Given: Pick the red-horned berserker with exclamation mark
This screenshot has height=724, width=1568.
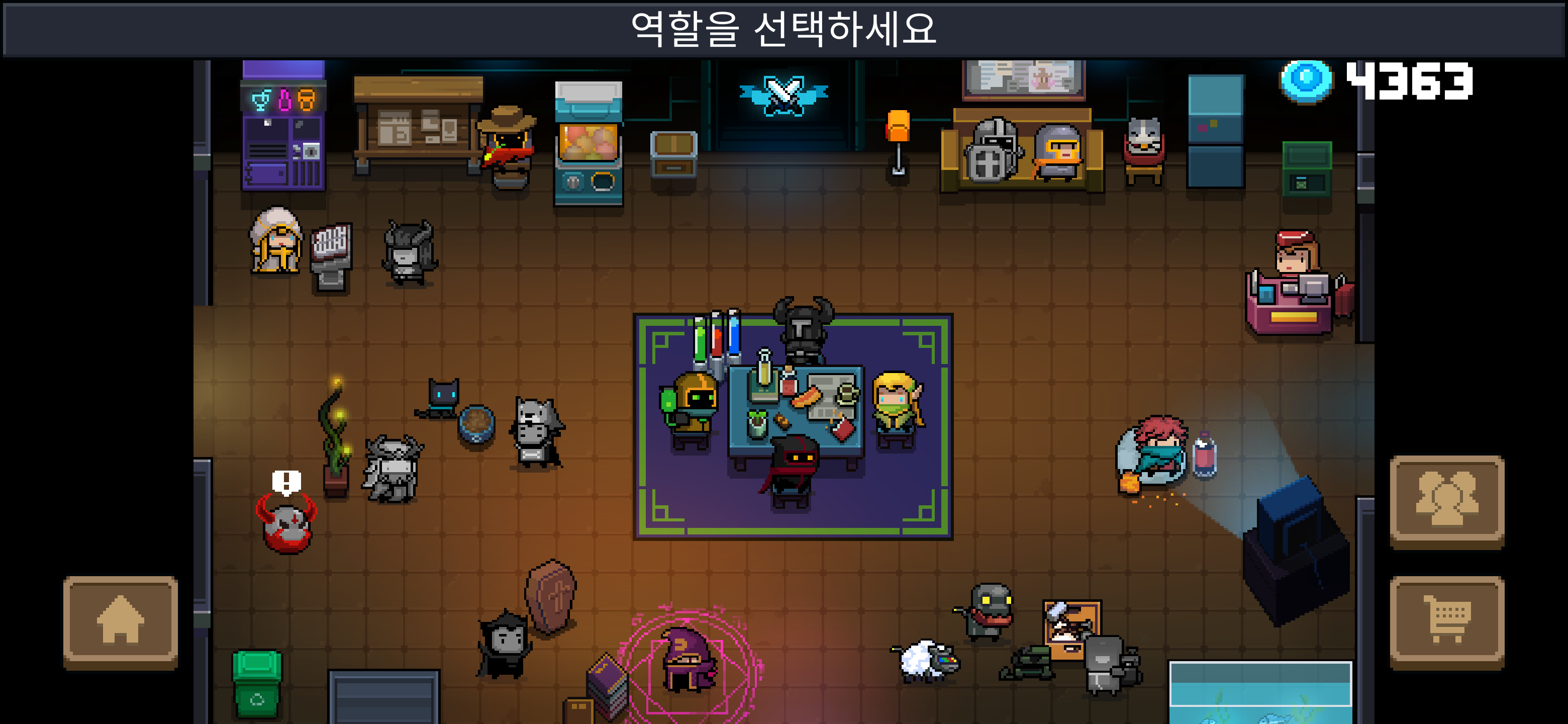Looking at the screenshot, I should pos(286,525).
